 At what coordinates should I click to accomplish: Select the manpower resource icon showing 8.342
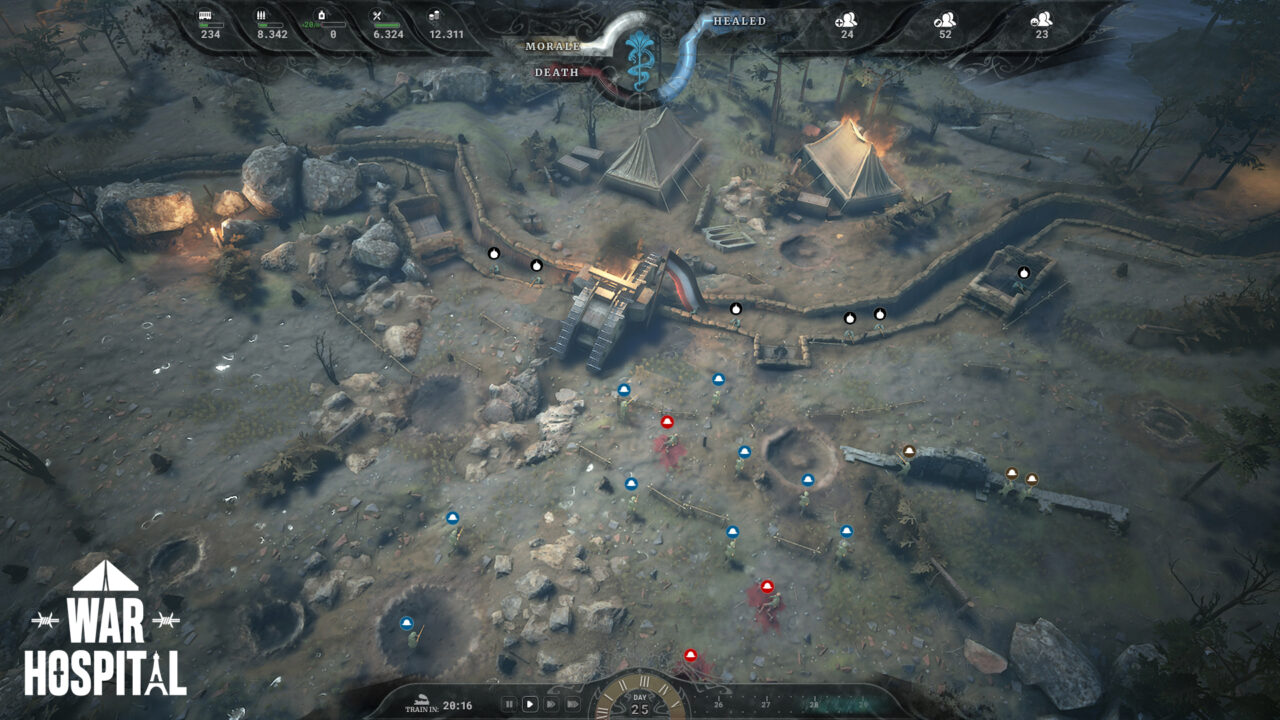pos(262,14)
